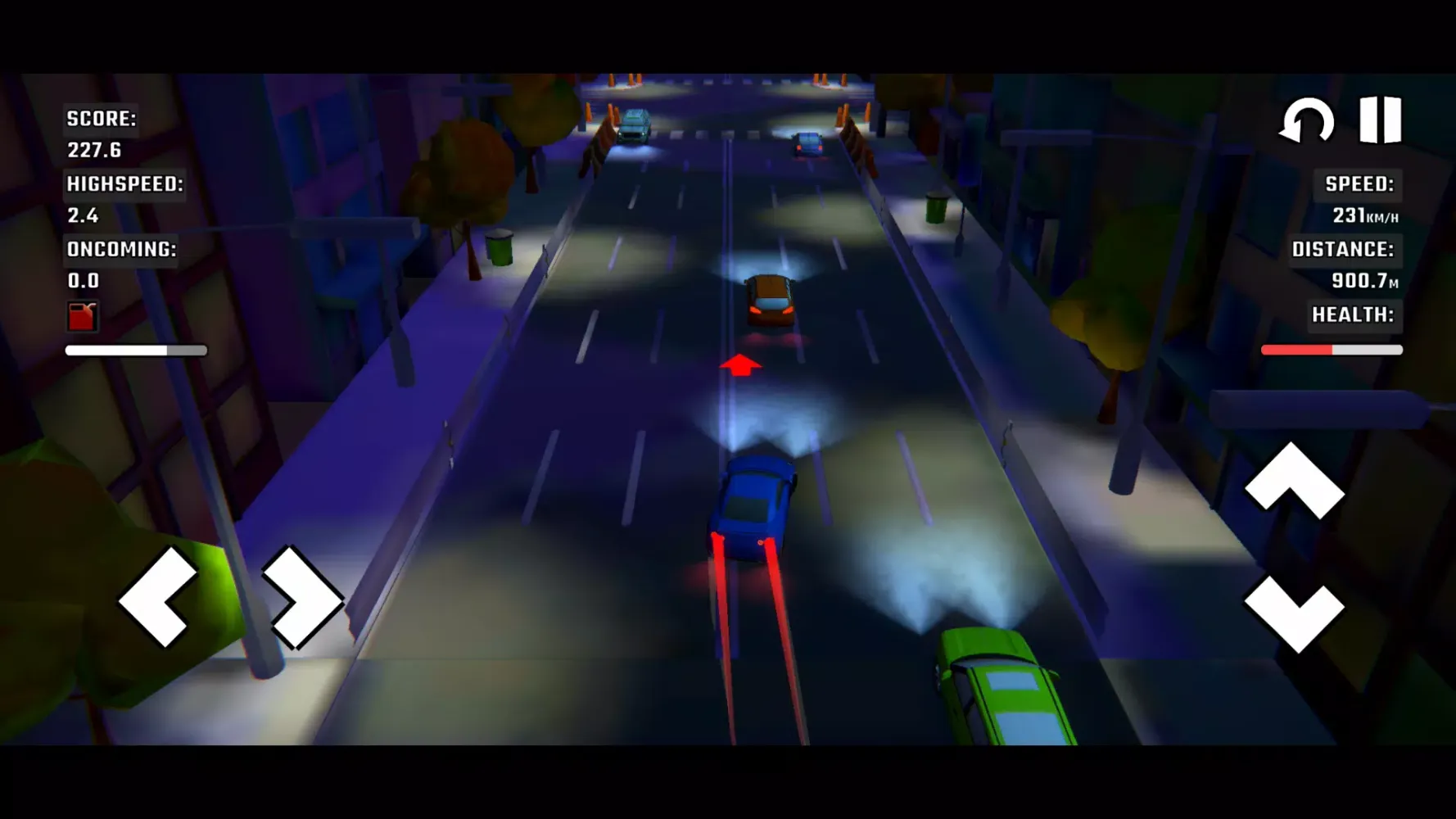Expand the ONCOMING counter display
The width and height of the screenshot is (1456, 819).
(122, 248)
